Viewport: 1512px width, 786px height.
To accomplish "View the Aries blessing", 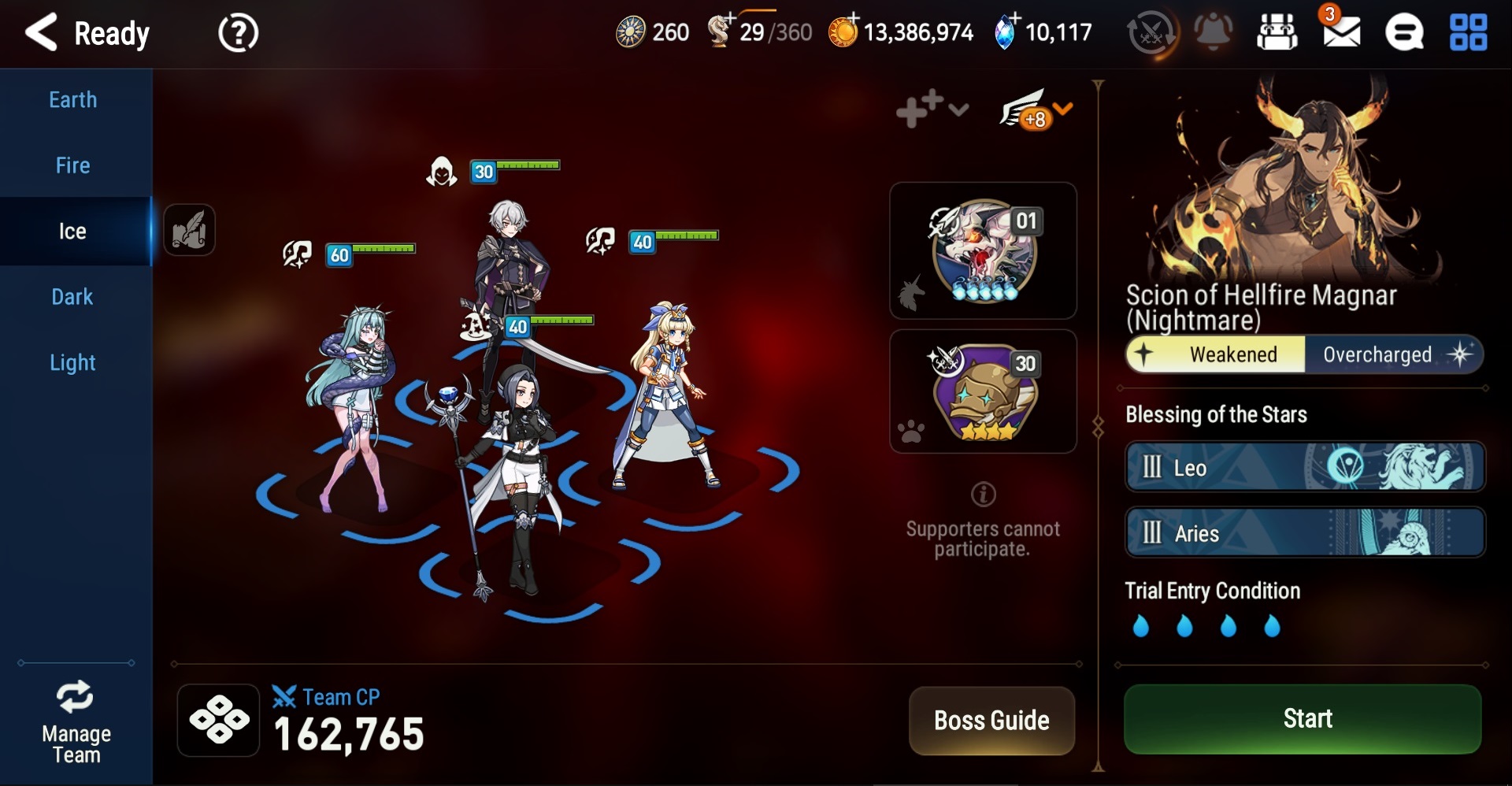I will pyautogui.click(x=1305, y=533).
